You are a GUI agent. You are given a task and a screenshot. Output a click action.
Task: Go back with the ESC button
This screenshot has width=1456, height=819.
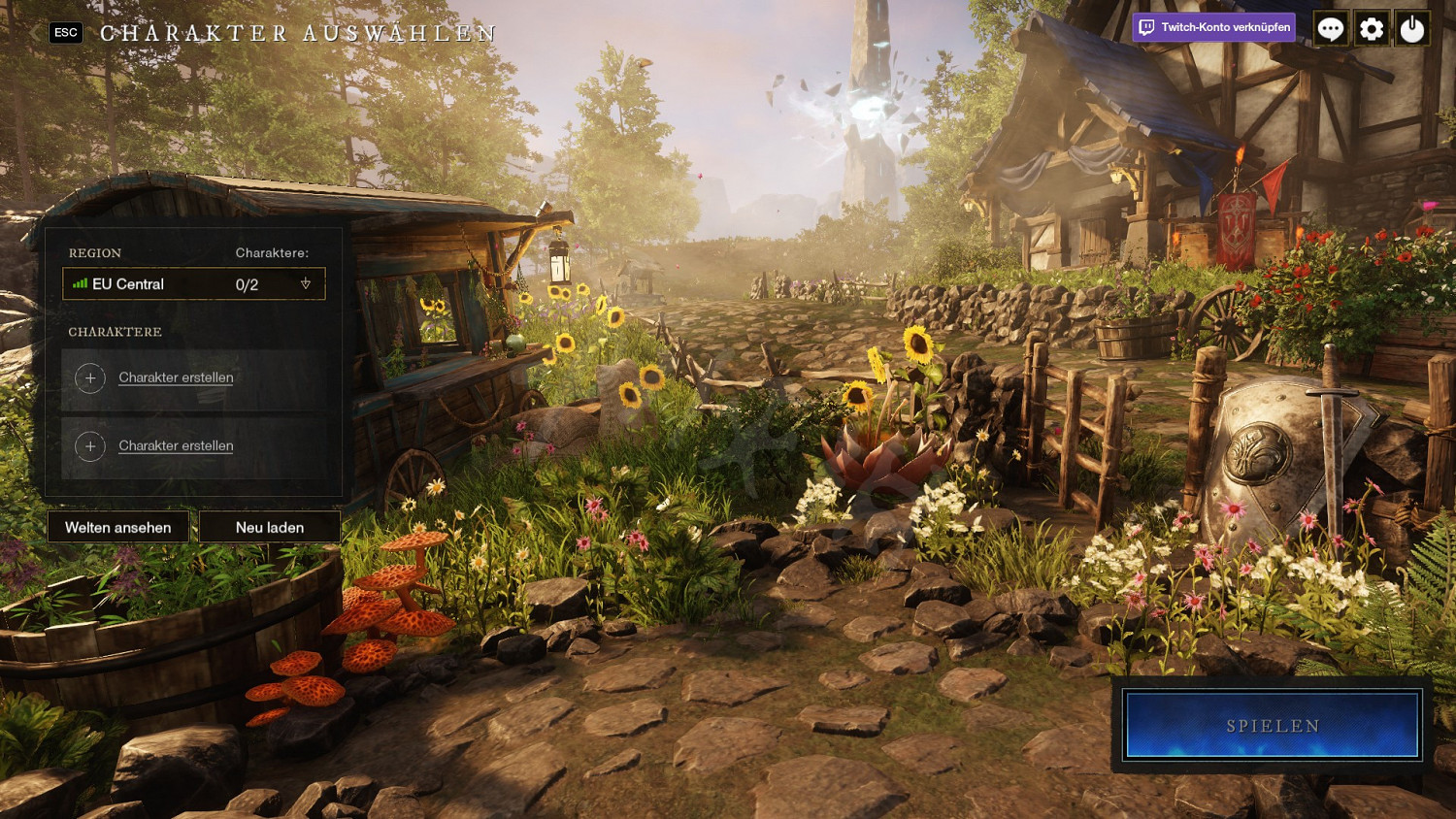coord(65,33)
